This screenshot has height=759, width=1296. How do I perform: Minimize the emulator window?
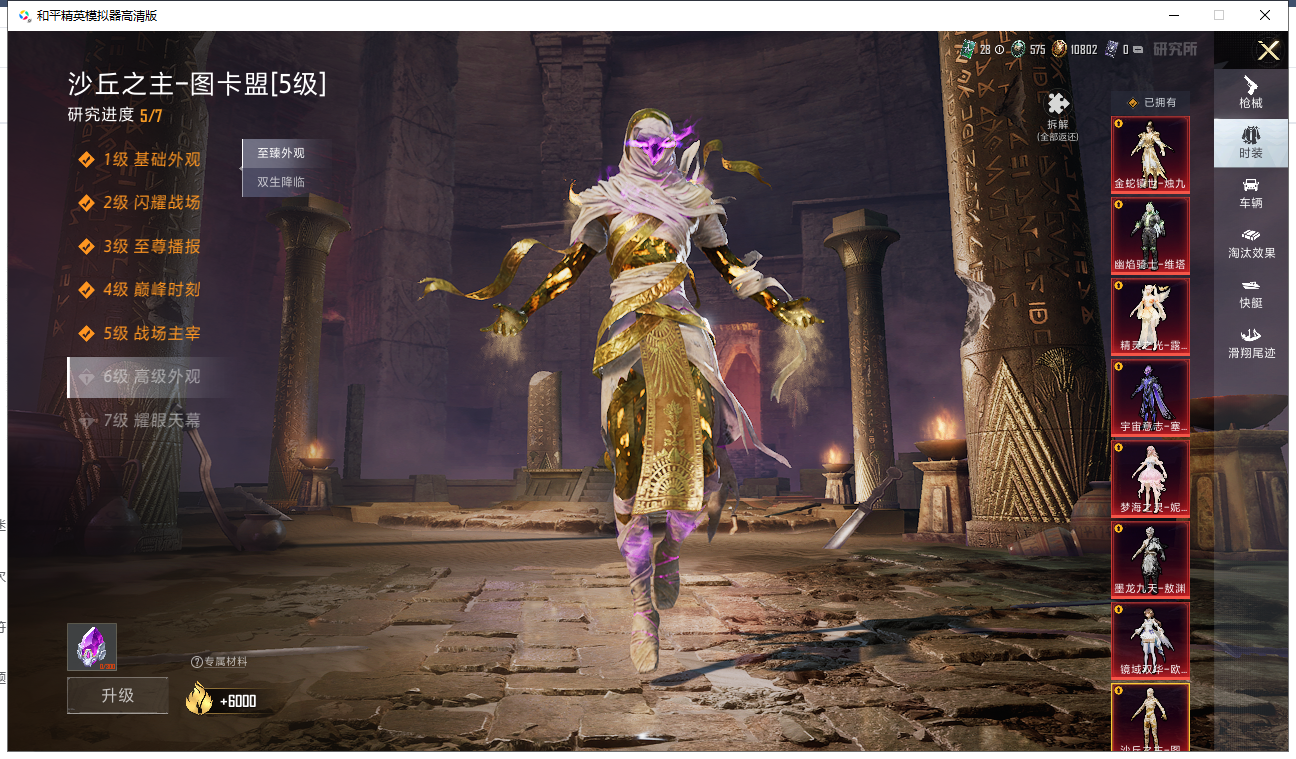coord(1171,15)
